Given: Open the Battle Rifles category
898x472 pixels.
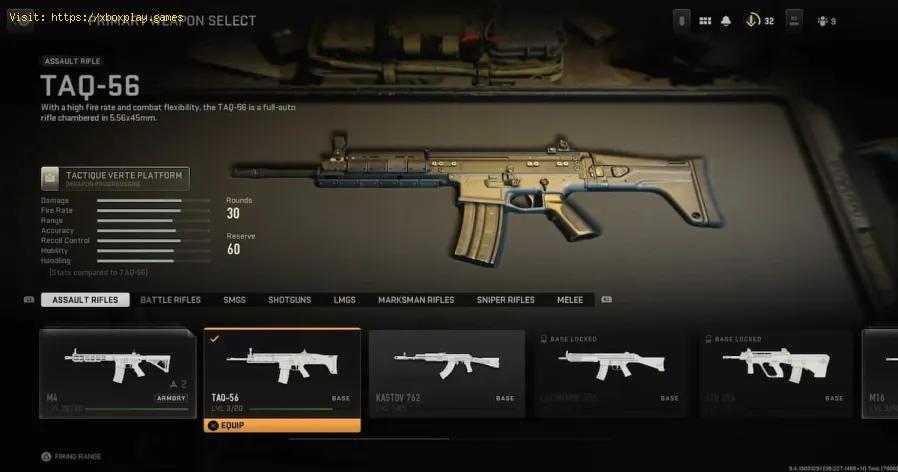Looking at the screenshot, I should point(170,300).
